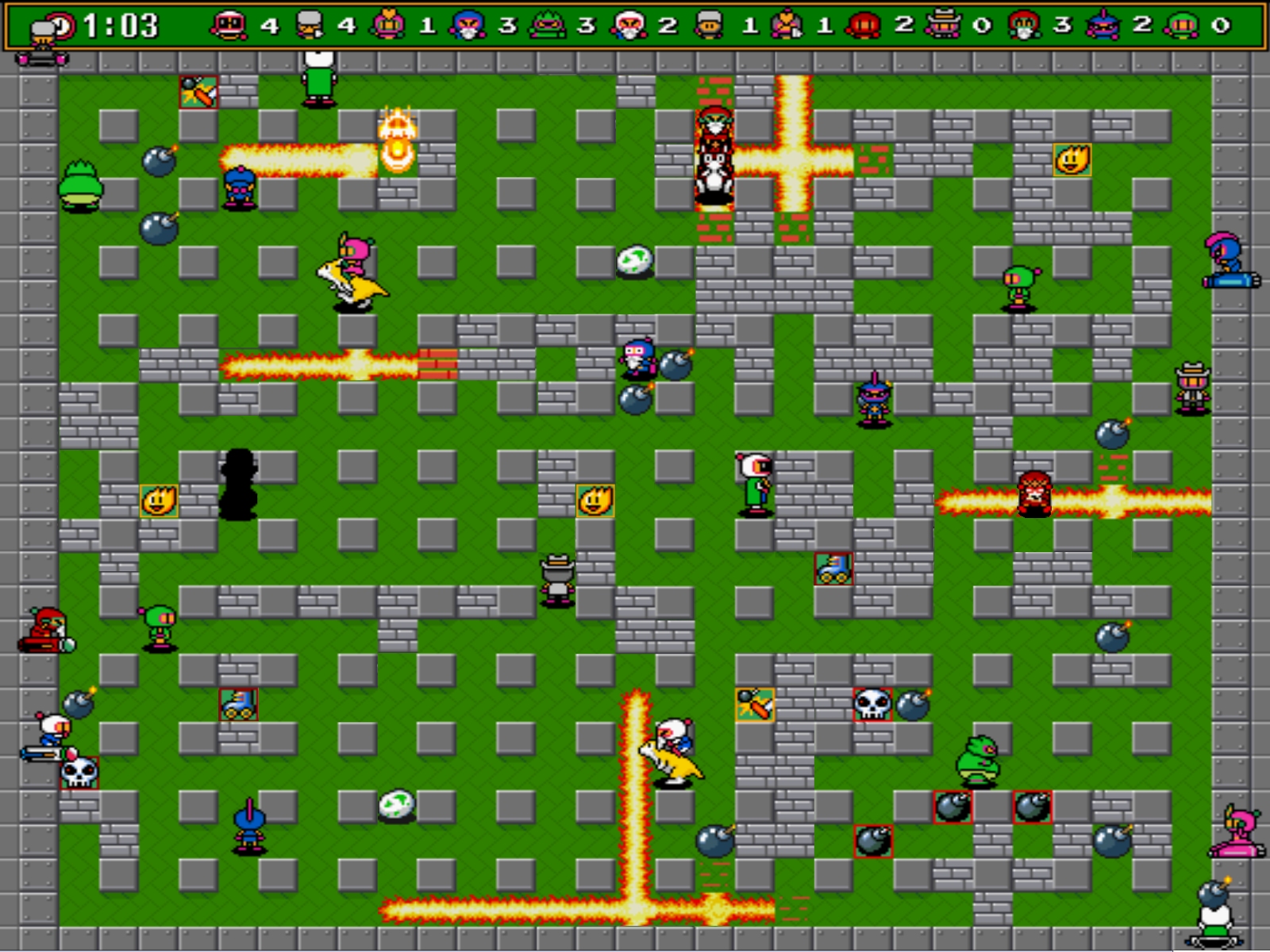
Task: Select the black shadow Bomberman silhouette
Action: [240, 486]
